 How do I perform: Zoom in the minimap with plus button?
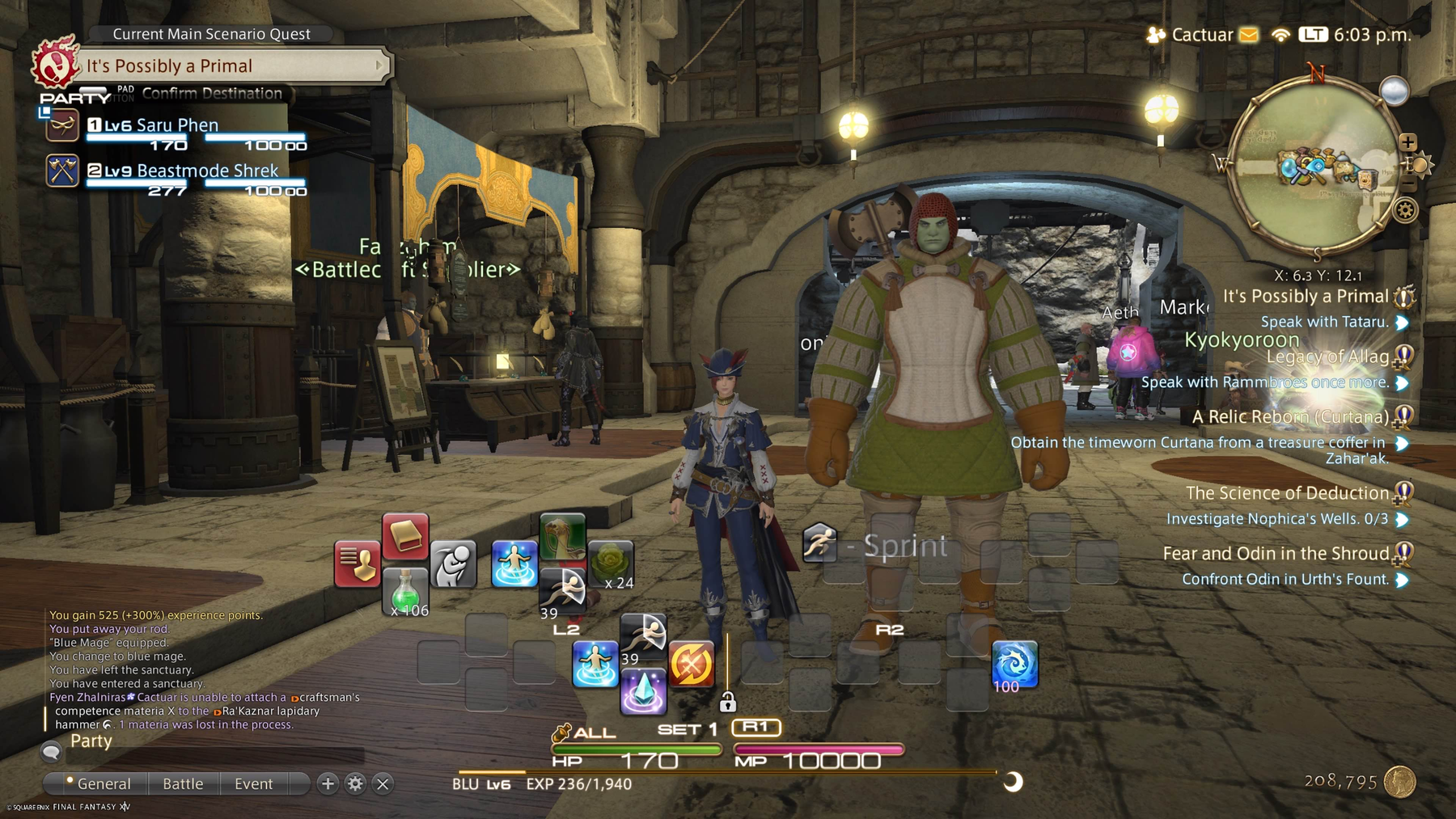click(1408, 142)
